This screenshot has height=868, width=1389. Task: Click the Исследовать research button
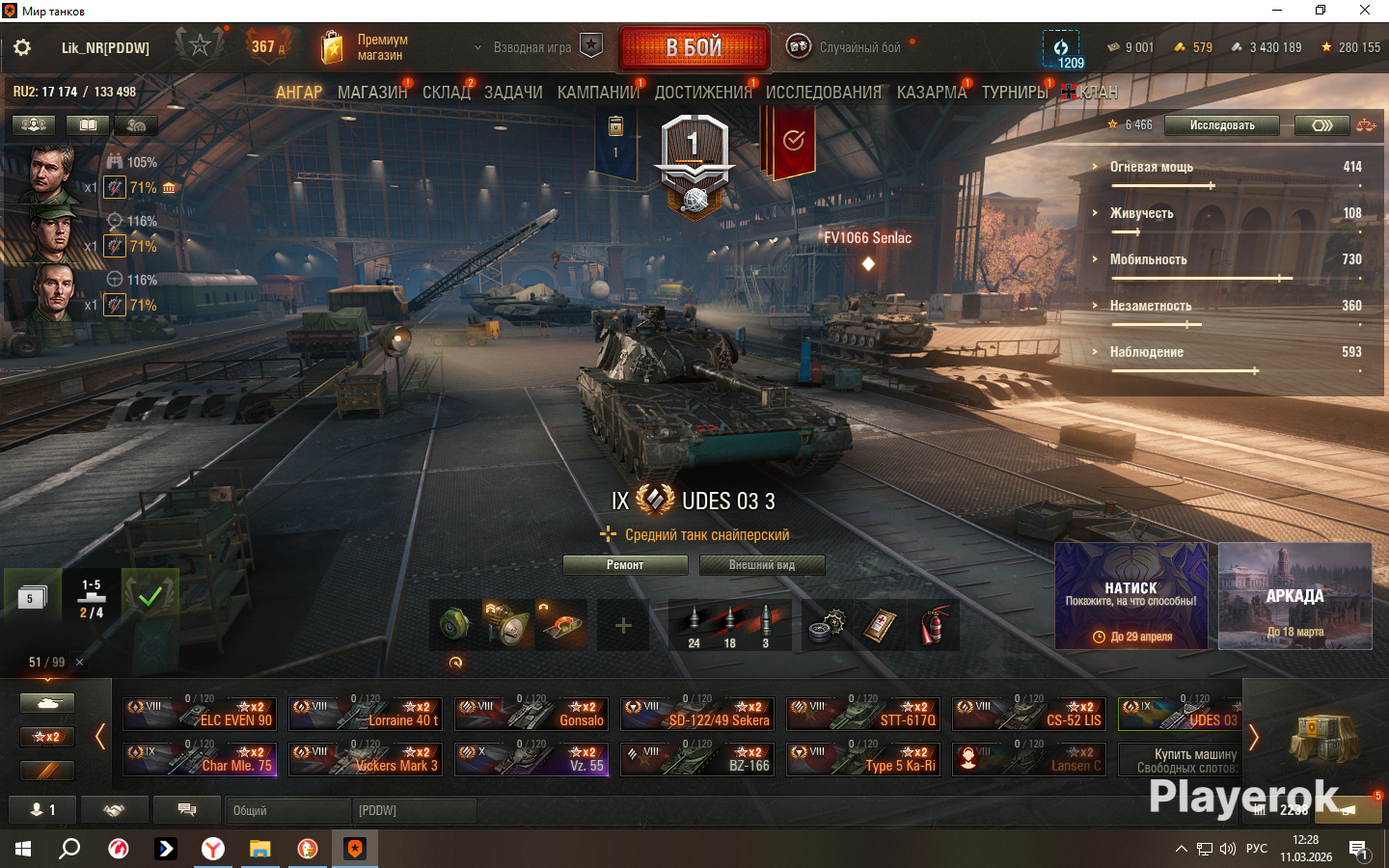point(1221,125)
